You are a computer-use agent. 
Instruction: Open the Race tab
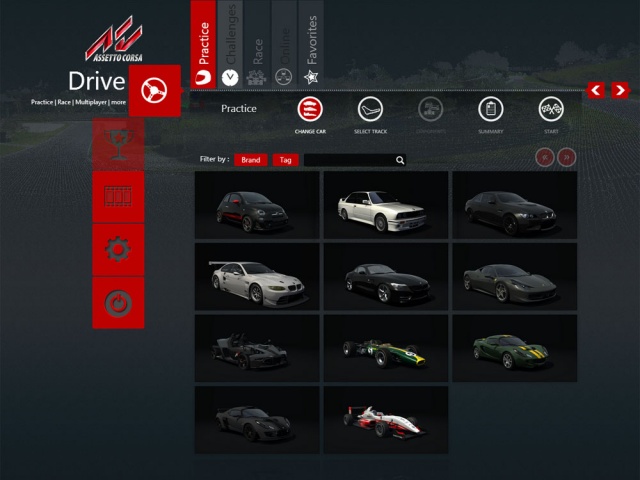tap(257, 45)
